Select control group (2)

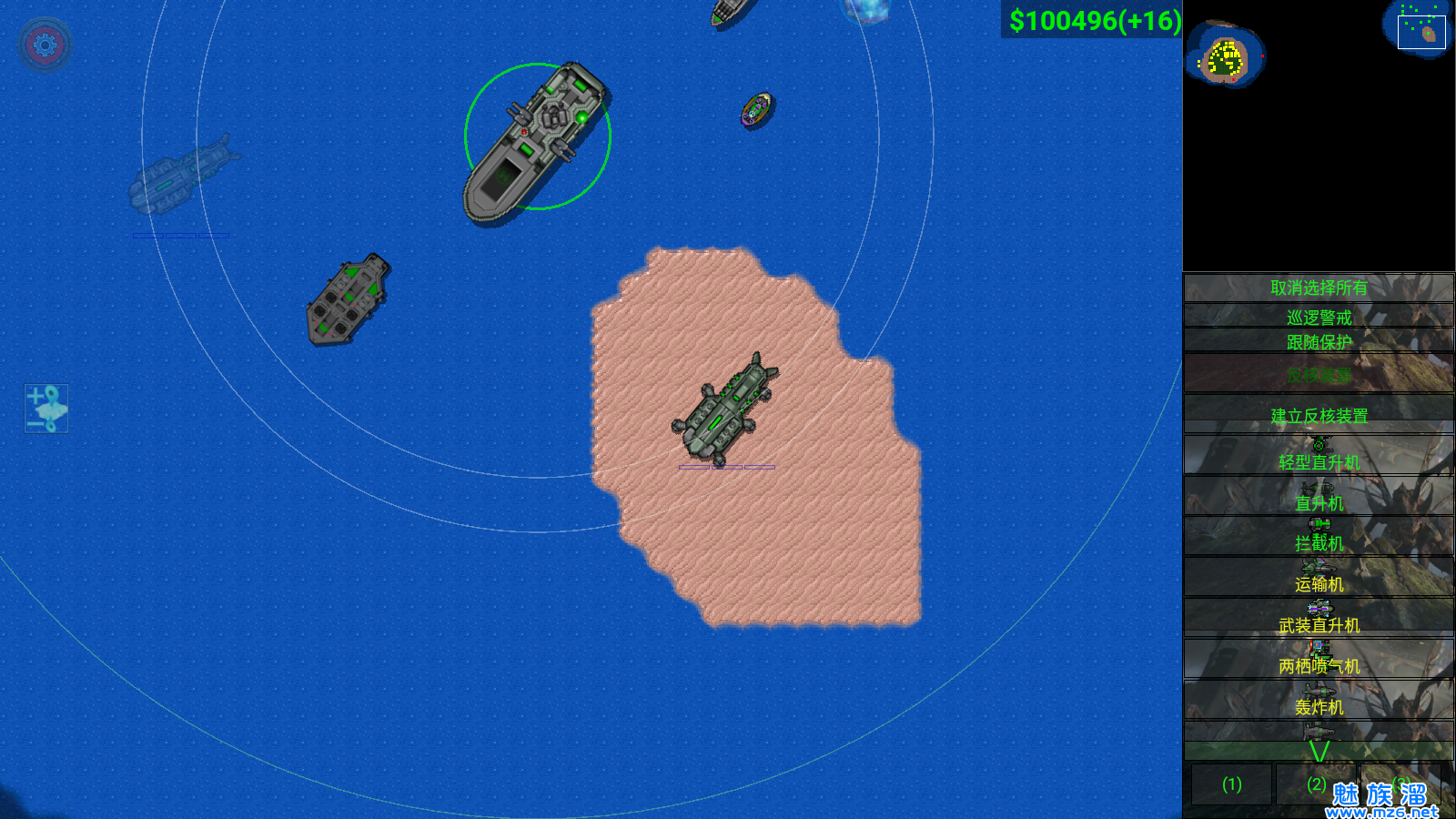[1316, 784]
